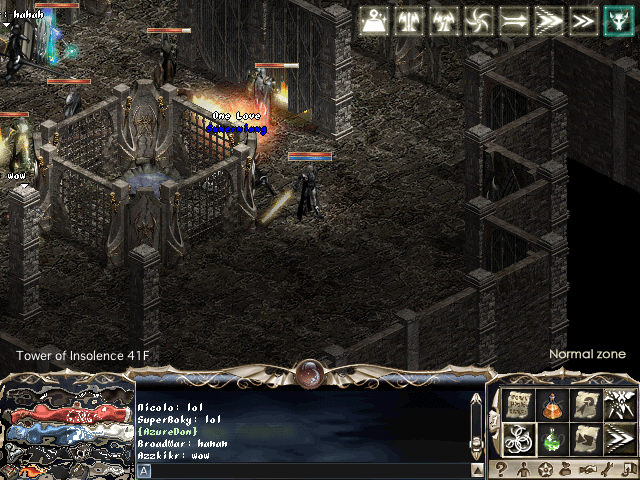Activate the written scroll hotbar slot

[517, 405]
